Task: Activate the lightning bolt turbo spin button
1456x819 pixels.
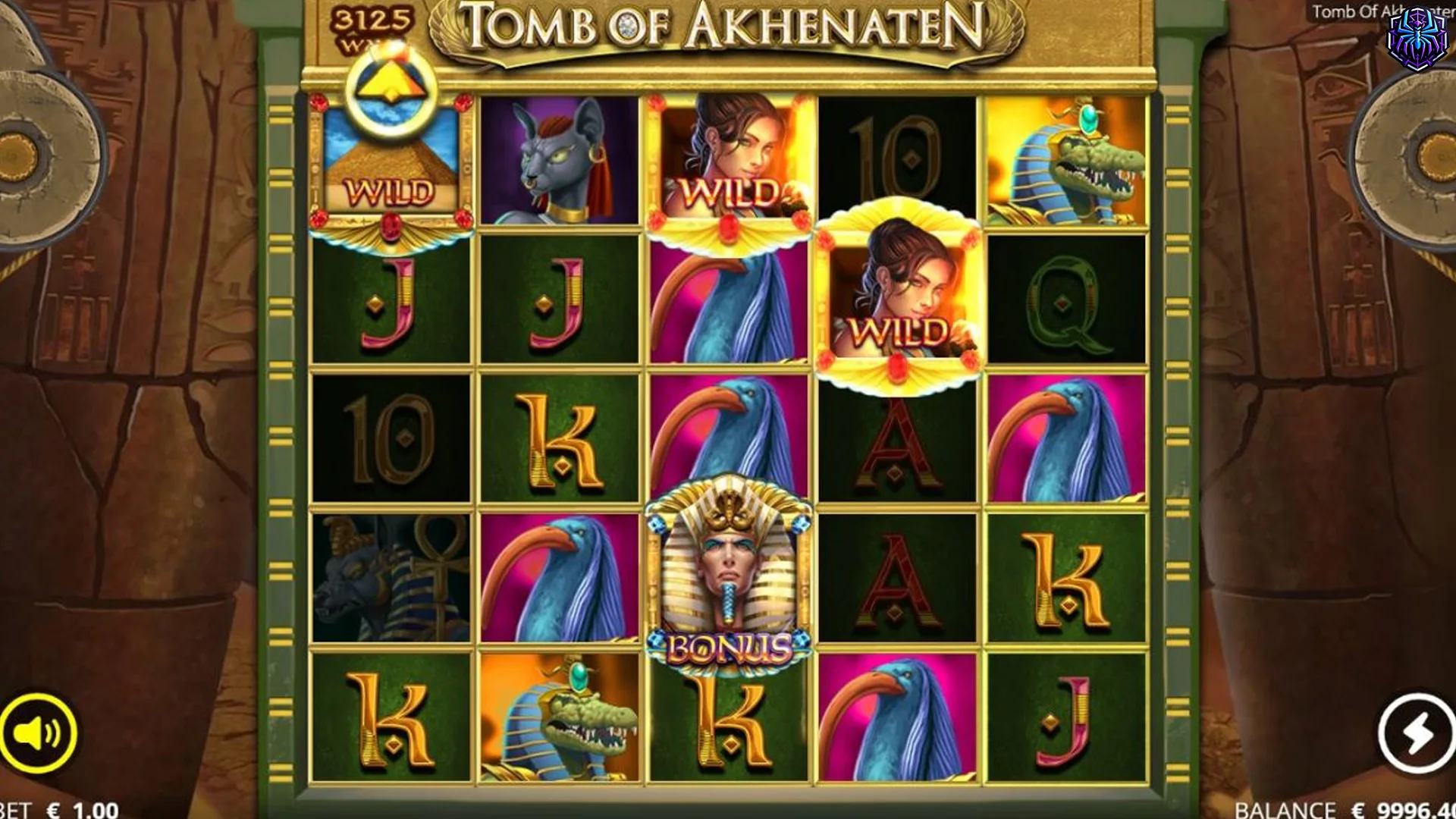Action: [x=1416, y=733]
